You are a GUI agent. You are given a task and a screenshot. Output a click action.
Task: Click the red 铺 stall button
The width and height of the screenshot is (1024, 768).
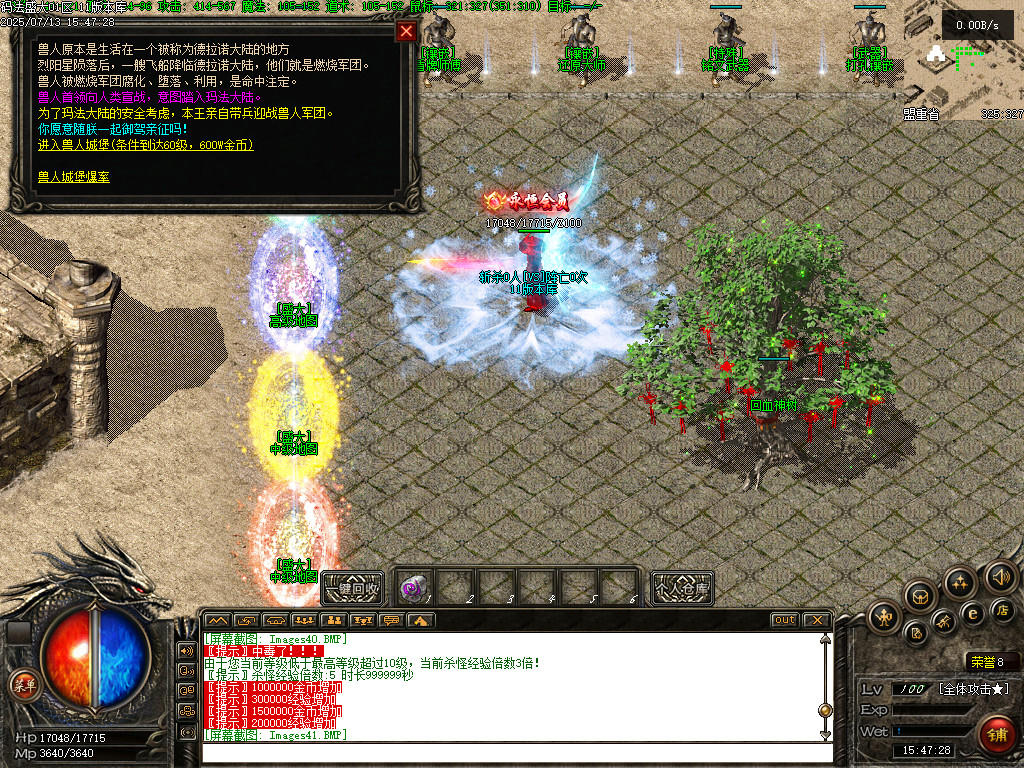997,735
